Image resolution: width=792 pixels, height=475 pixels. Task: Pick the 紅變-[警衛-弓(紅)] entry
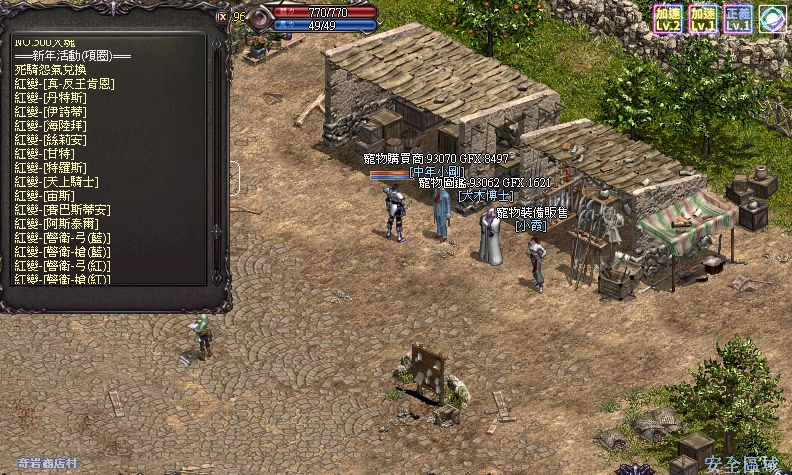coord(62,265)
